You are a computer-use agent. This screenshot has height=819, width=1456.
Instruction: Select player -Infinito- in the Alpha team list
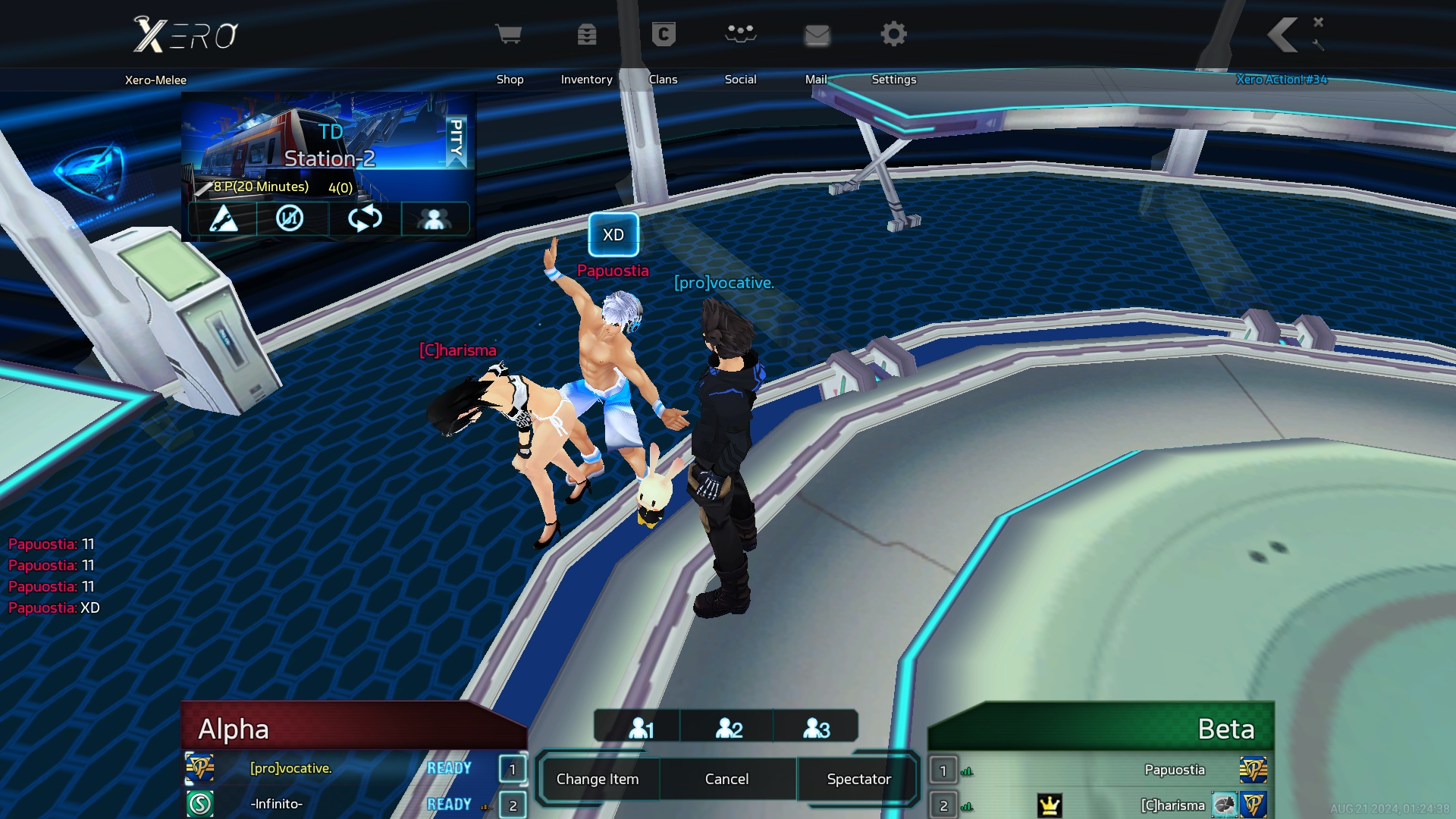pyautogui.click(x=277, y=804)
